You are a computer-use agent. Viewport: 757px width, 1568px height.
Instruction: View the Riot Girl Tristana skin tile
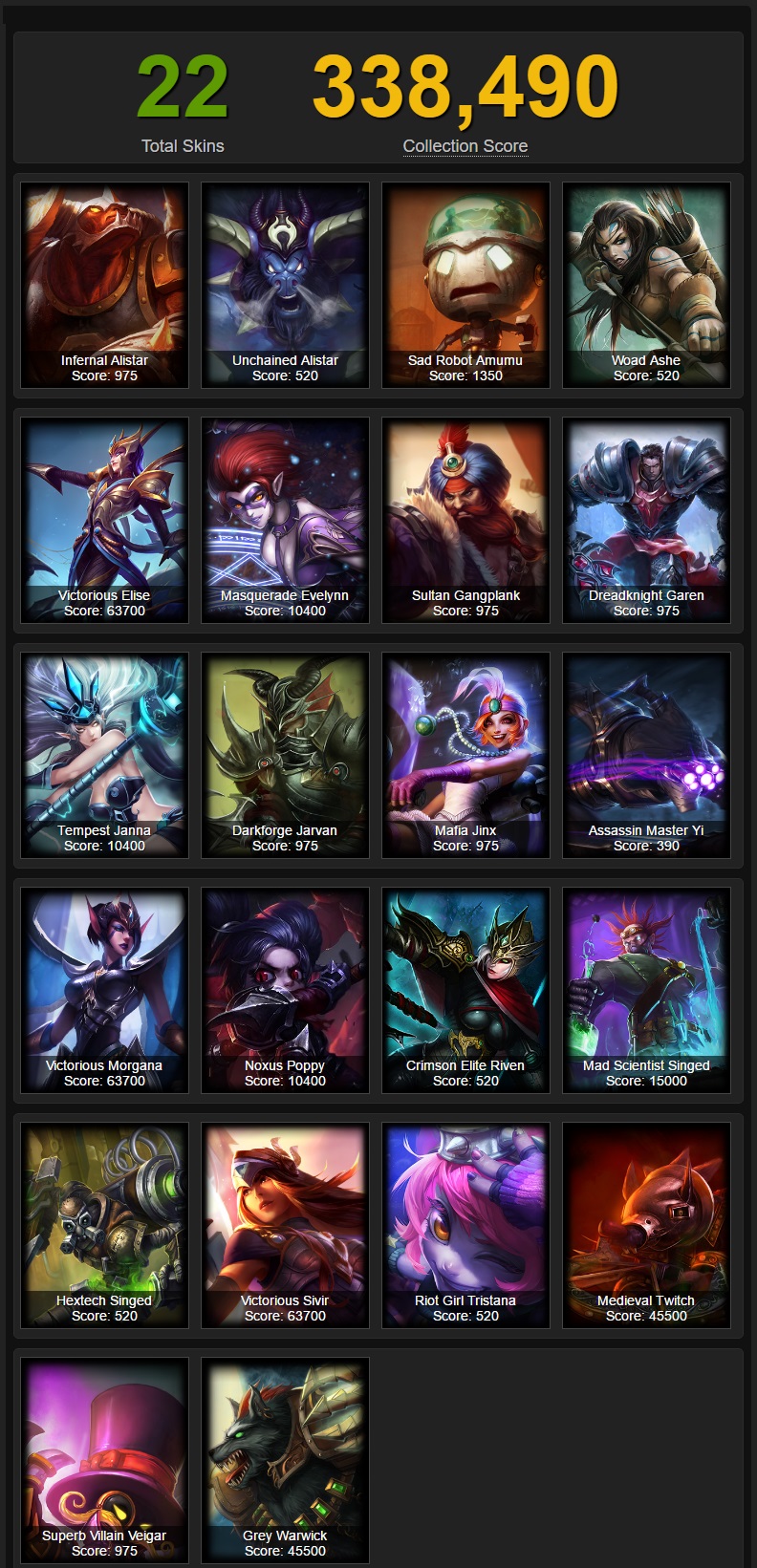465,1225
